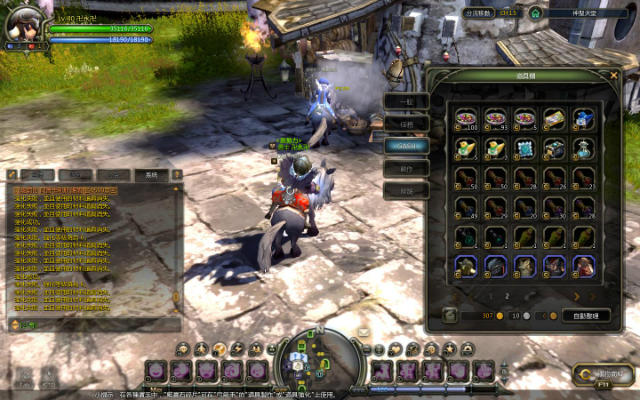The width and height of the screenshot is (640, 400).
Task: Switch to the first inventory category tab
Action: (x=406, y=100)
